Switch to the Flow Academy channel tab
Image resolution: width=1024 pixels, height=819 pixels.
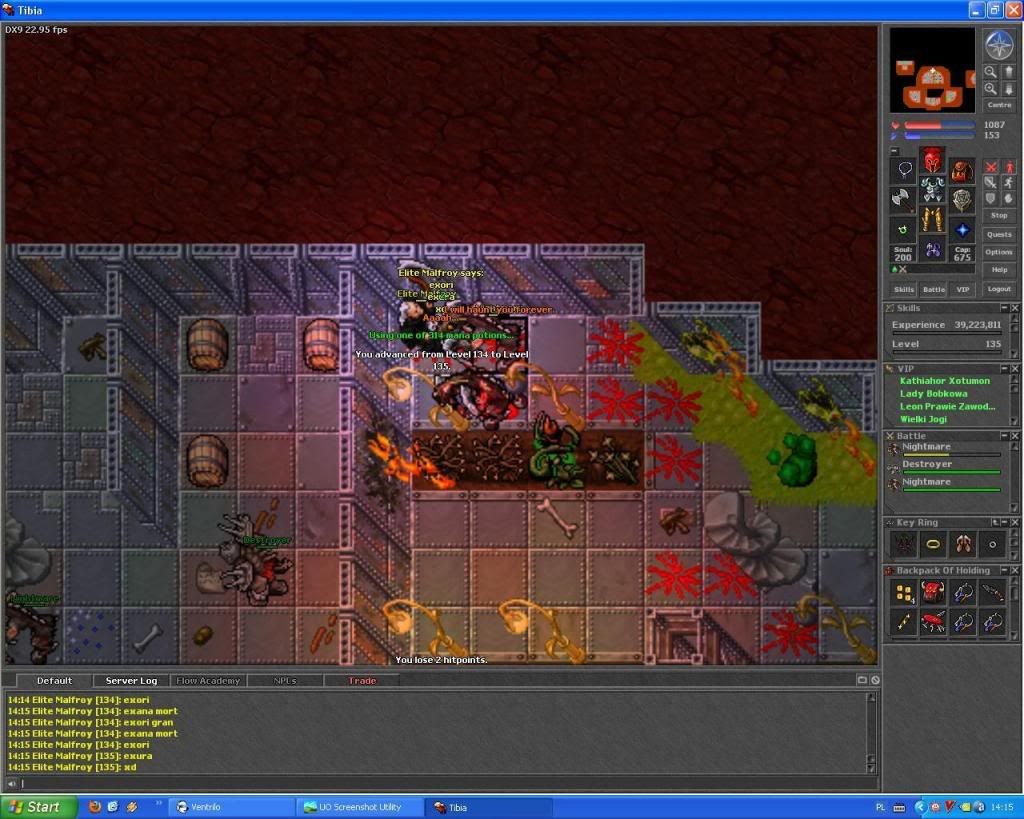pos(208,681)
